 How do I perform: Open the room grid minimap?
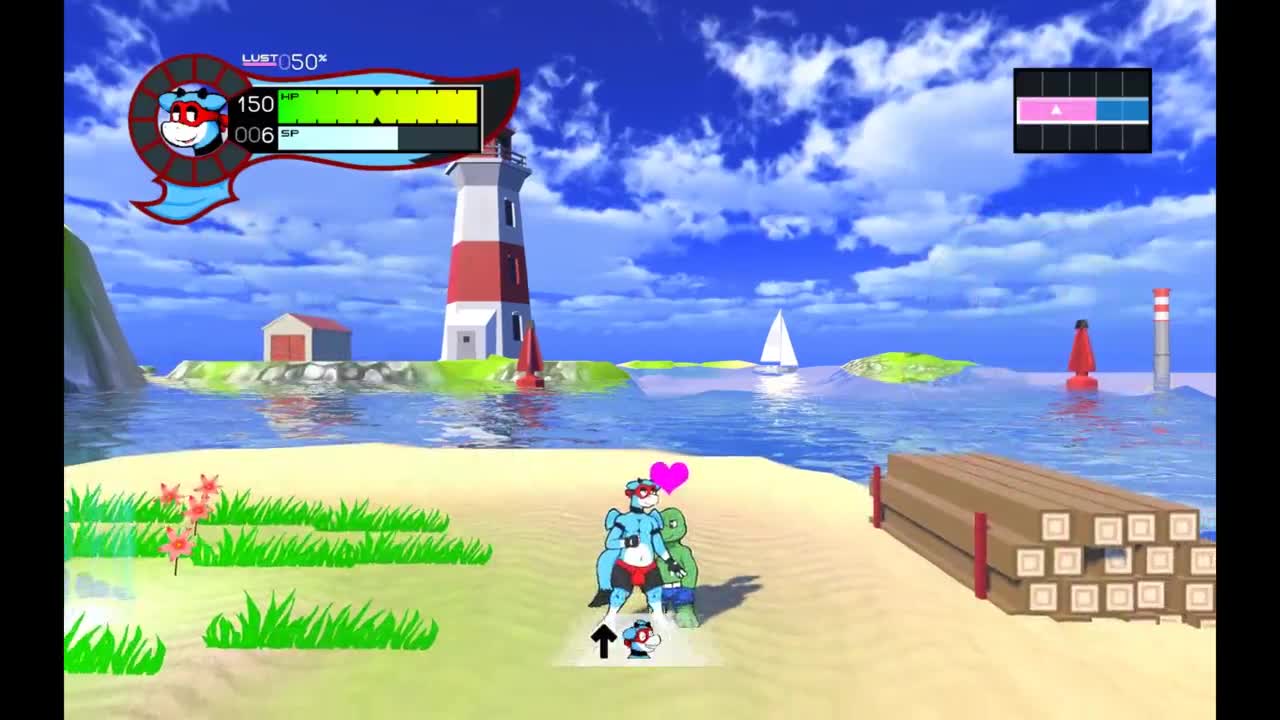(x=1082, y=110)
